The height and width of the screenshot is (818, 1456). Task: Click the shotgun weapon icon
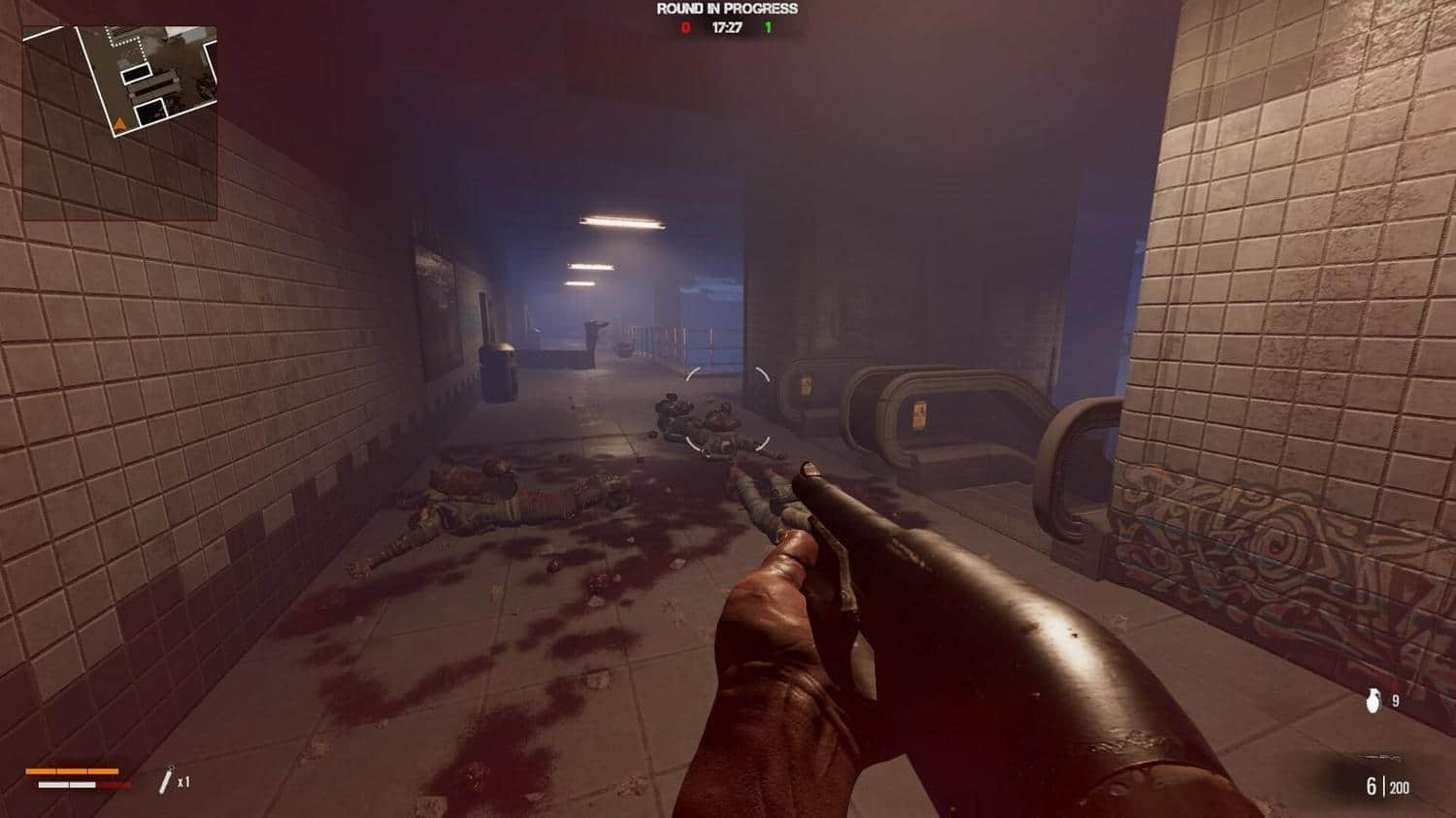point(1383,759)
